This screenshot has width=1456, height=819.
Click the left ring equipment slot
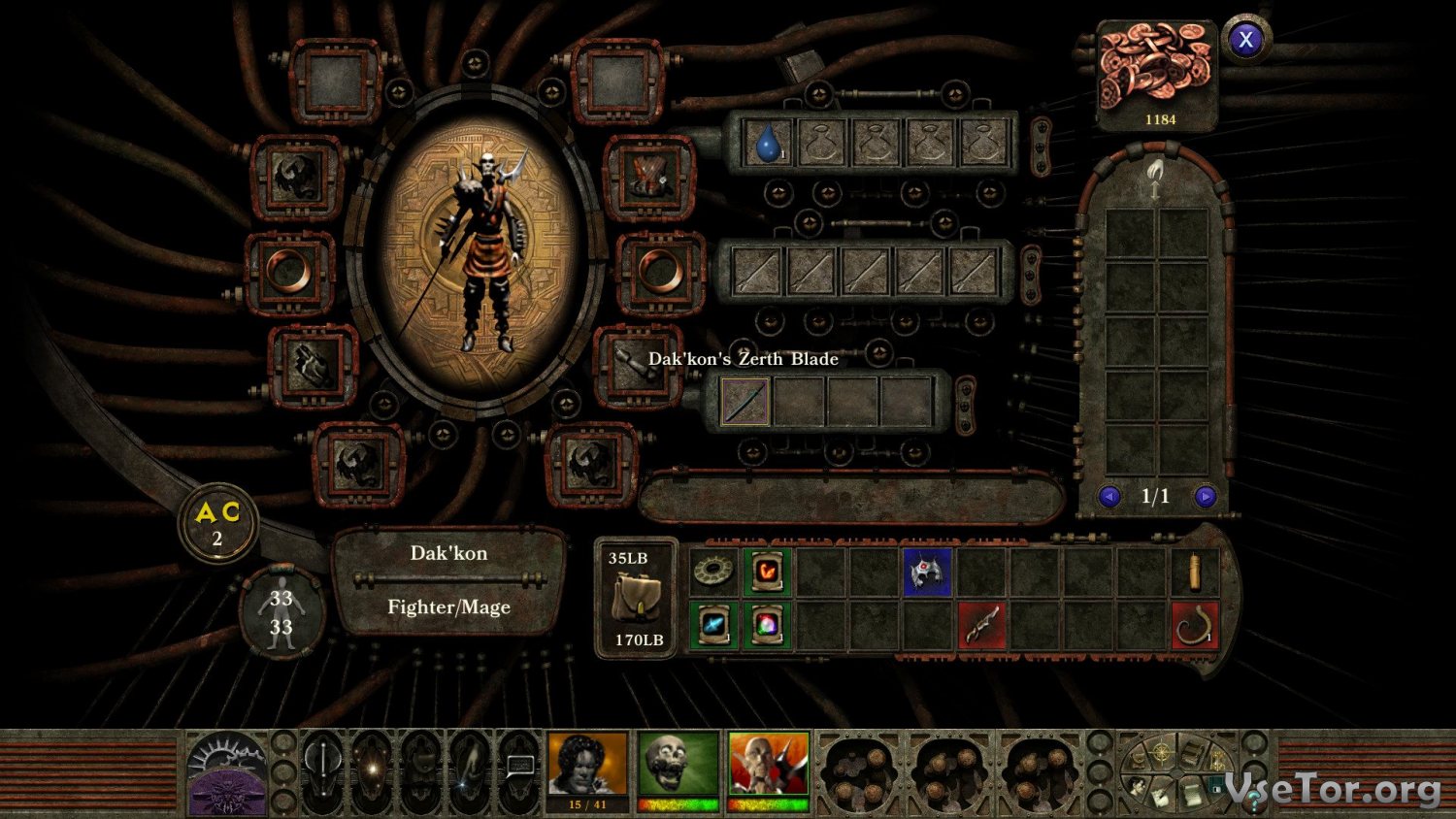pos(289,271)
